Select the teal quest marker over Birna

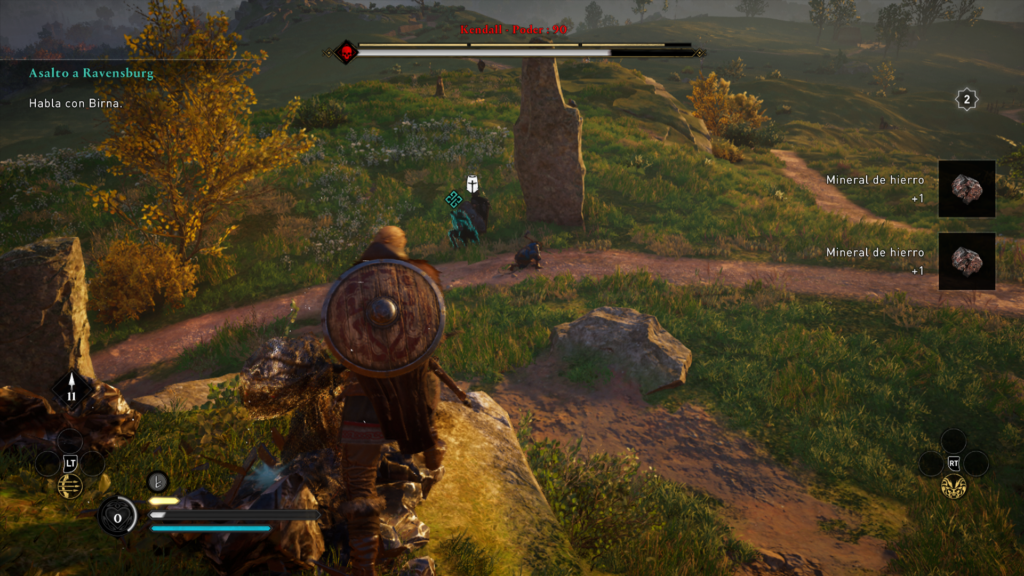[x=453, y=198]
